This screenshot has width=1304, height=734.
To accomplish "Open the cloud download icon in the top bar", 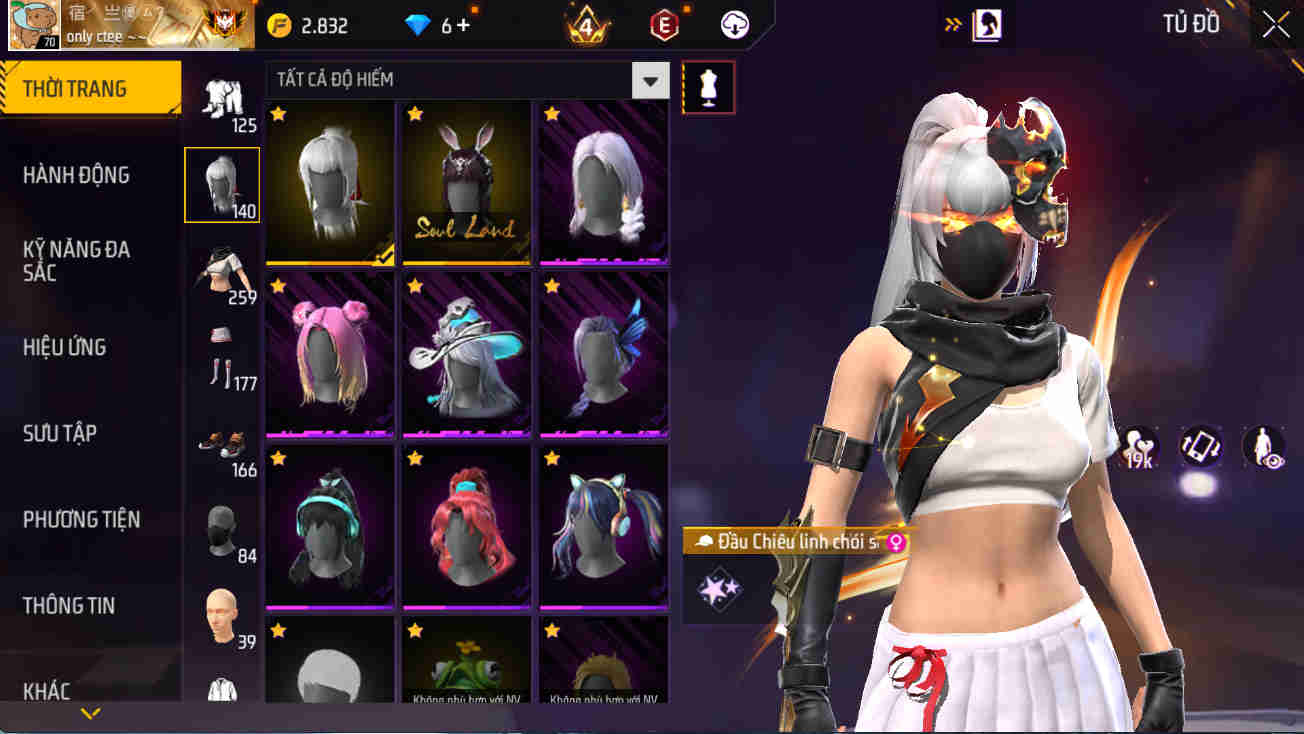I will 735,25.
